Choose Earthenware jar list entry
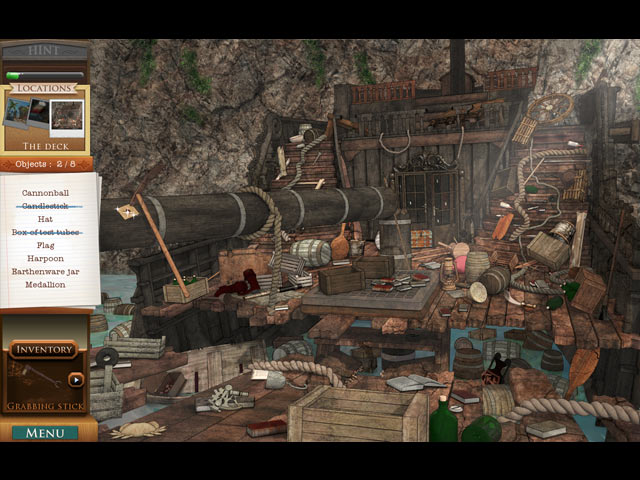 [45, 271]
